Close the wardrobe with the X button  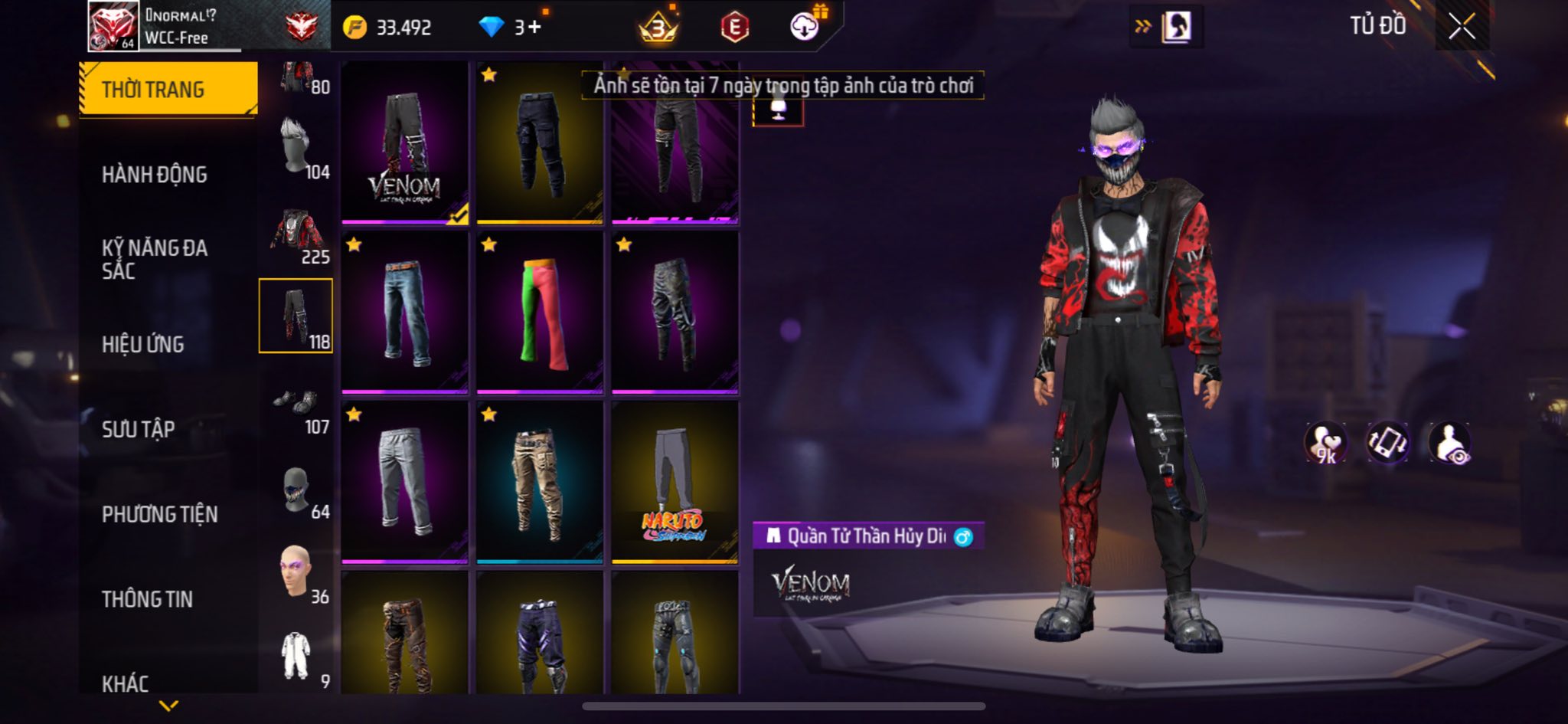(1461, 27)
